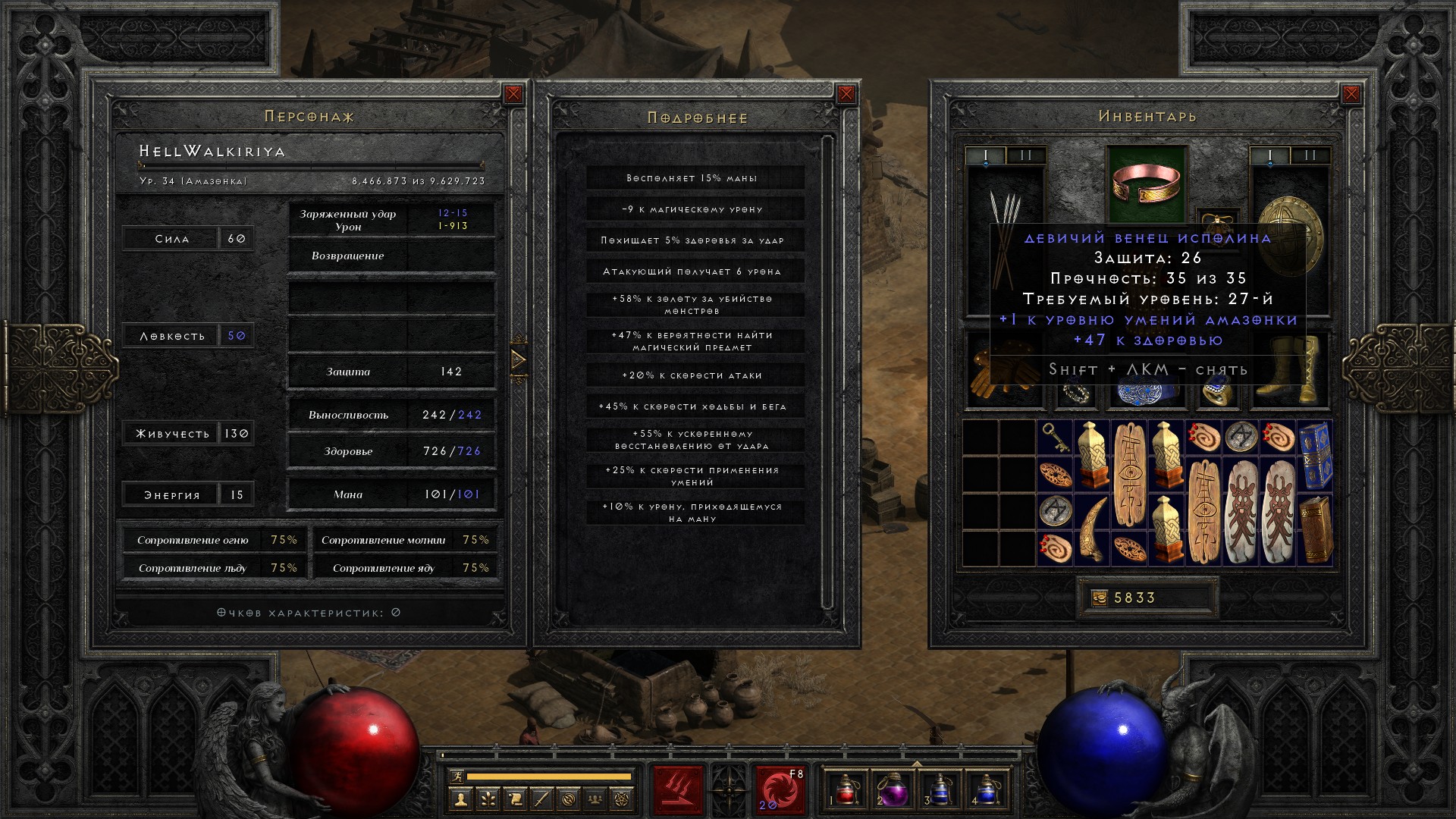Select the blue tome in the inventory

point(1314,456)
